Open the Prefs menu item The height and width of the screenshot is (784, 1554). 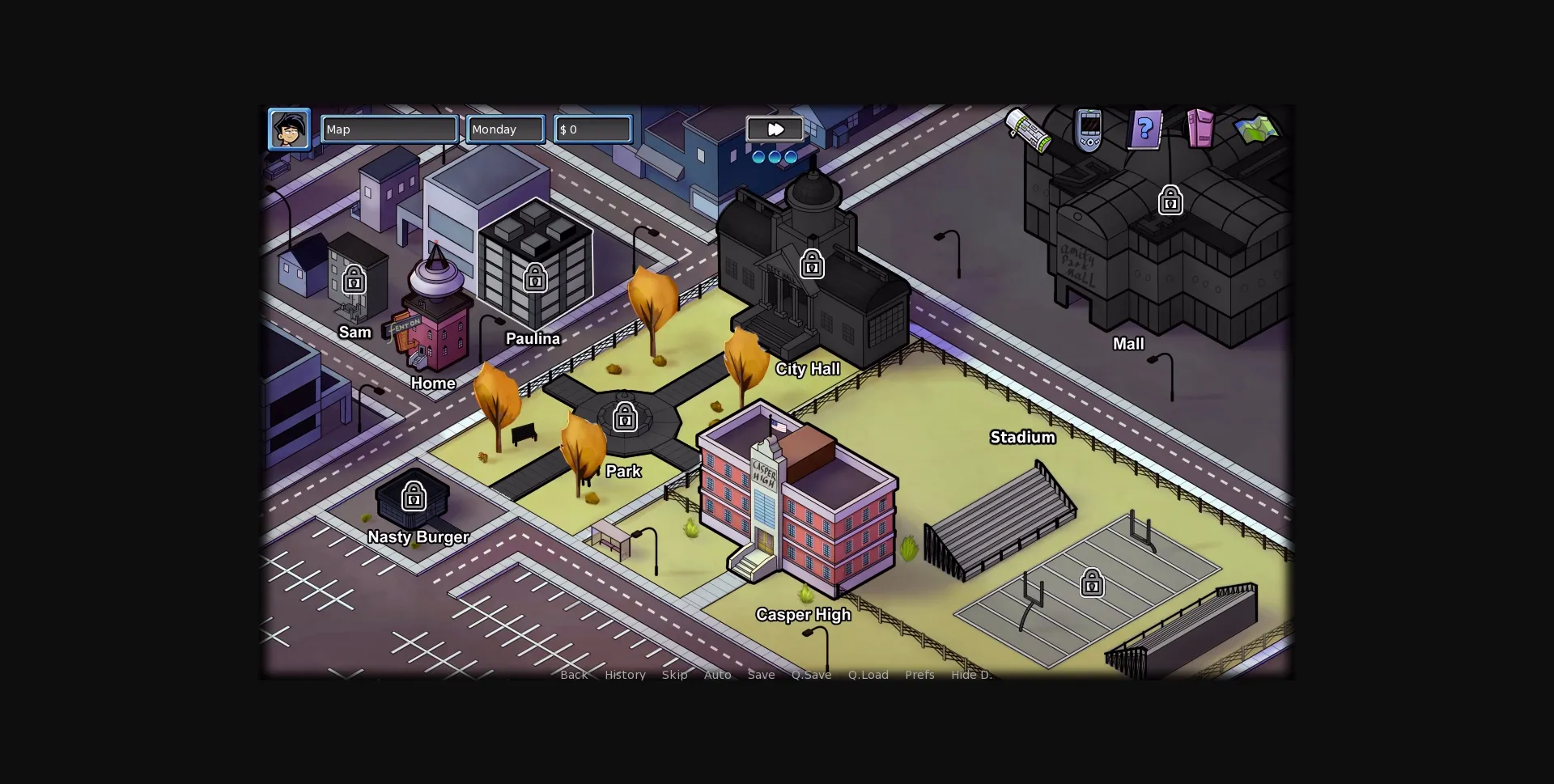tap(919, 674)
